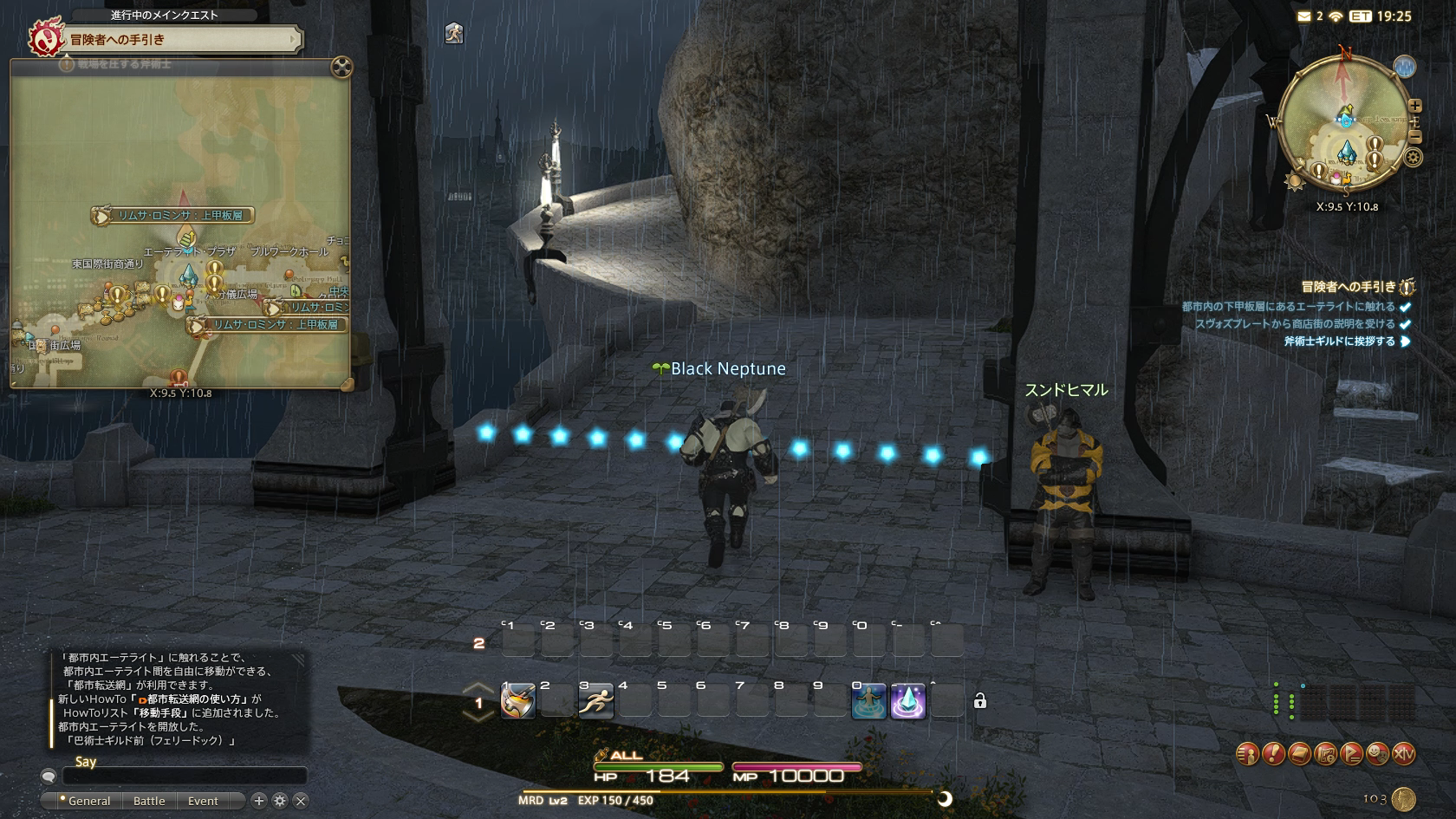Screen dimensions: 1456x819
Task: Click the chat text input field
Action: tap(184, 776)
